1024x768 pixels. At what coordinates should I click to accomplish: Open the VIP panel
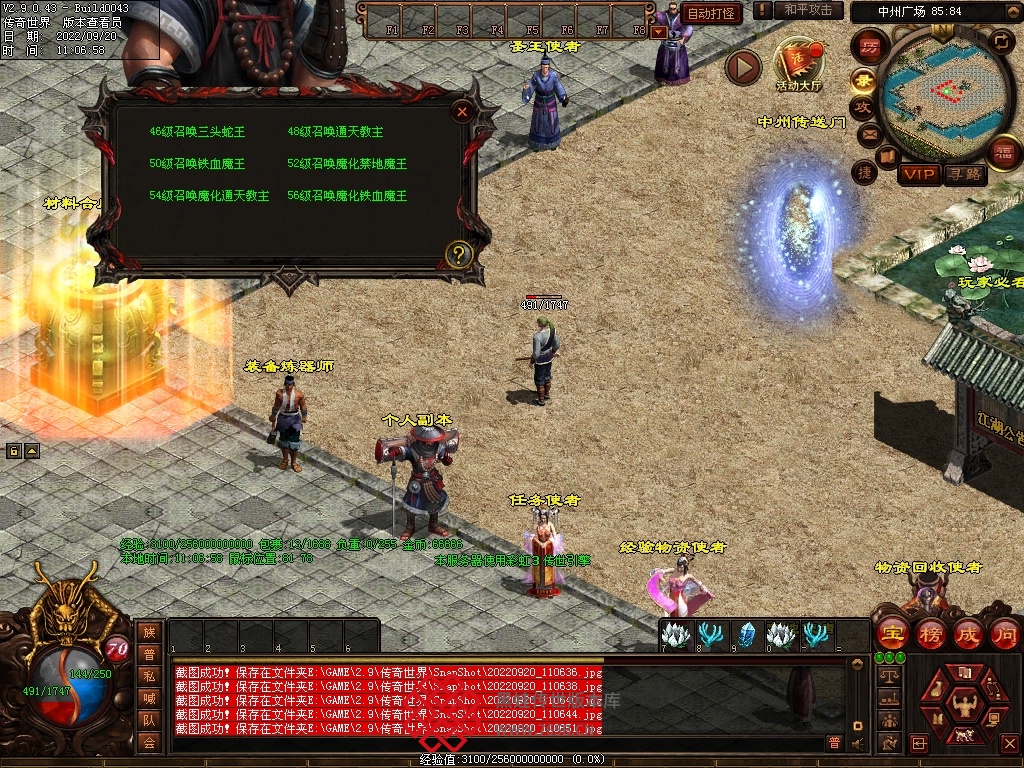coord(919,174)
